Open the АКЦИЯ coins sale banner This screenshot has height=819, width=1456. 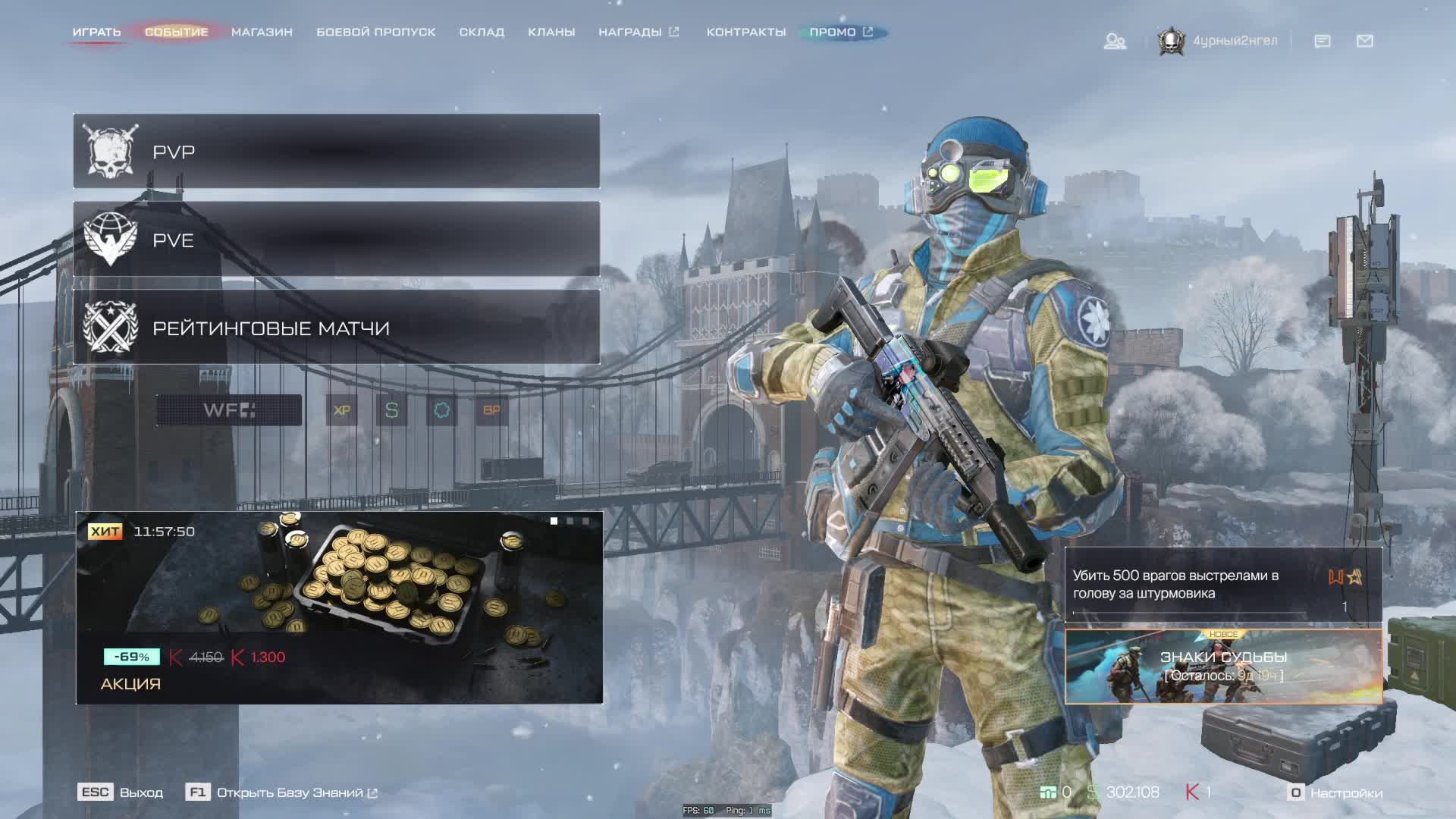click(x=339, y=607)
